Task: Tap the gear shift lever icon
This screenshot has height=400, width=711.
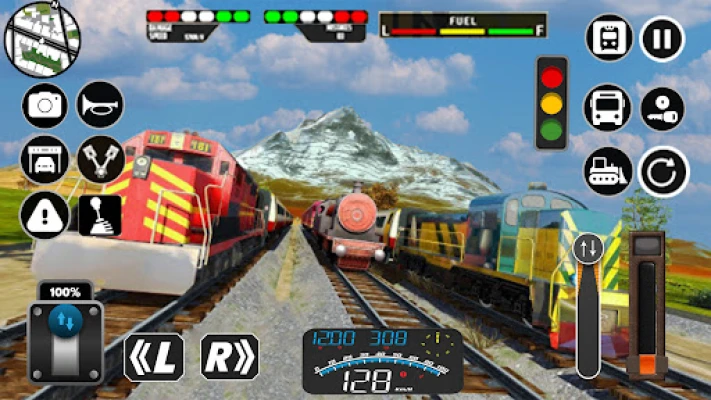Action: click(100, 214)
